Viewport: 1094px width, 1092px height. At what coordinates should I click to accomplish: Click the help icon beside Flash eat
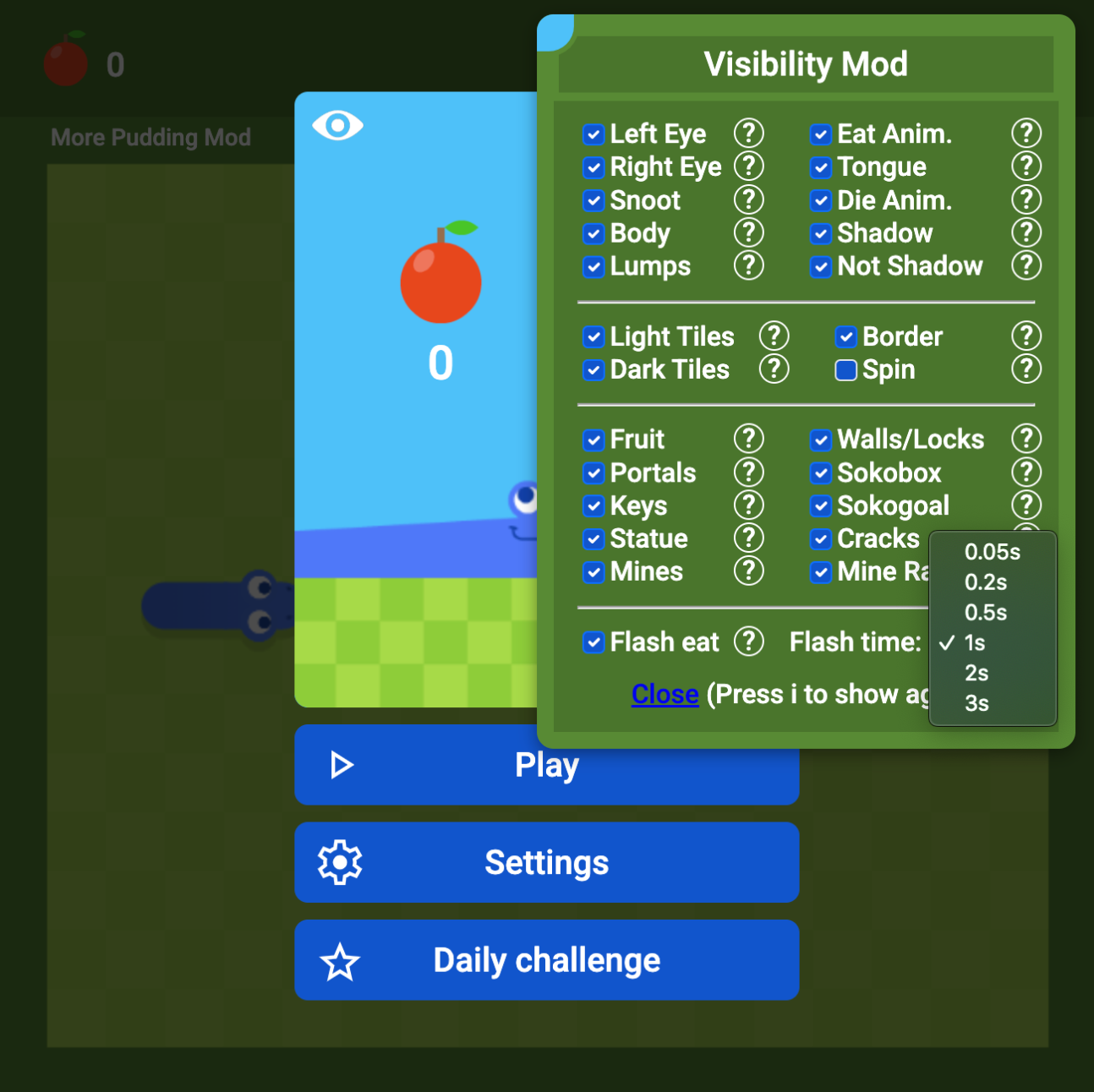(x=749, y=642)
